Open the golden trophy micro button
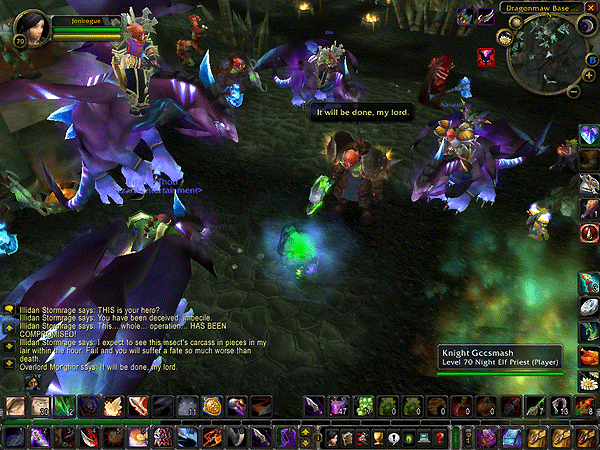 click(x=378, y=438)
